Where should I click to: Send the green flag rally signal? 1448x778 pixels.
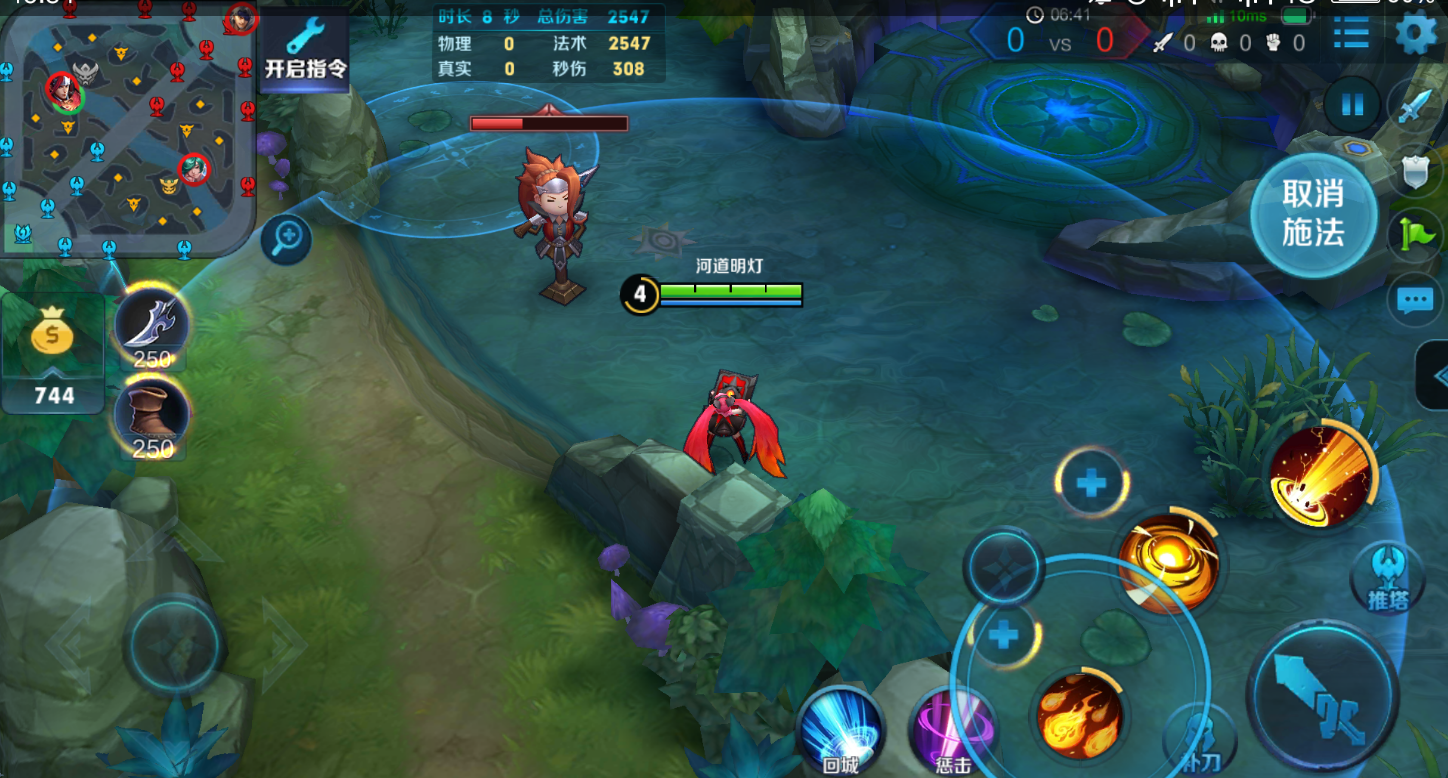1415,236
